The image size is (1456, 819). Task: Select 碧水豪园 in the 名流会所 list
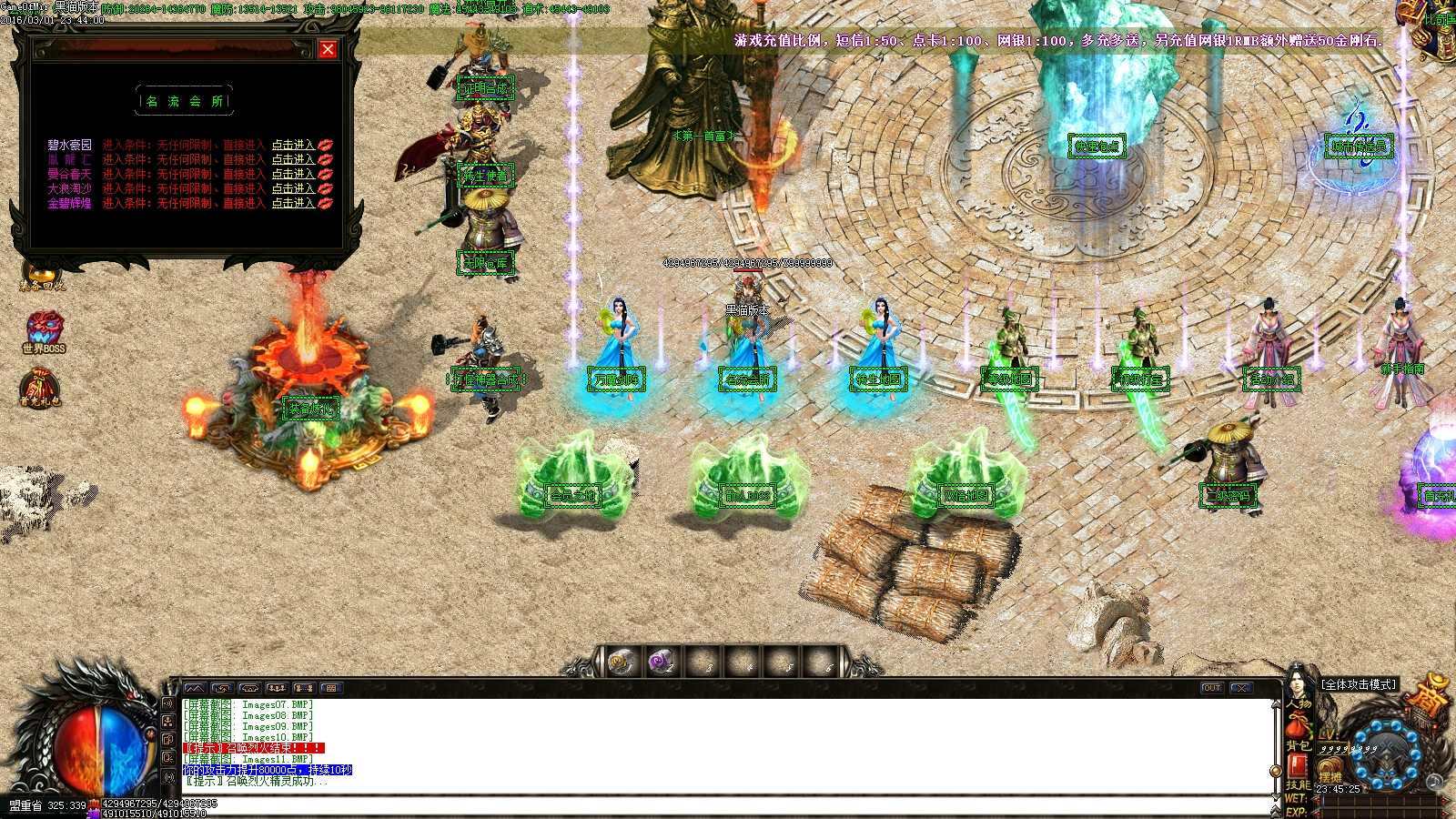[69, 145]
